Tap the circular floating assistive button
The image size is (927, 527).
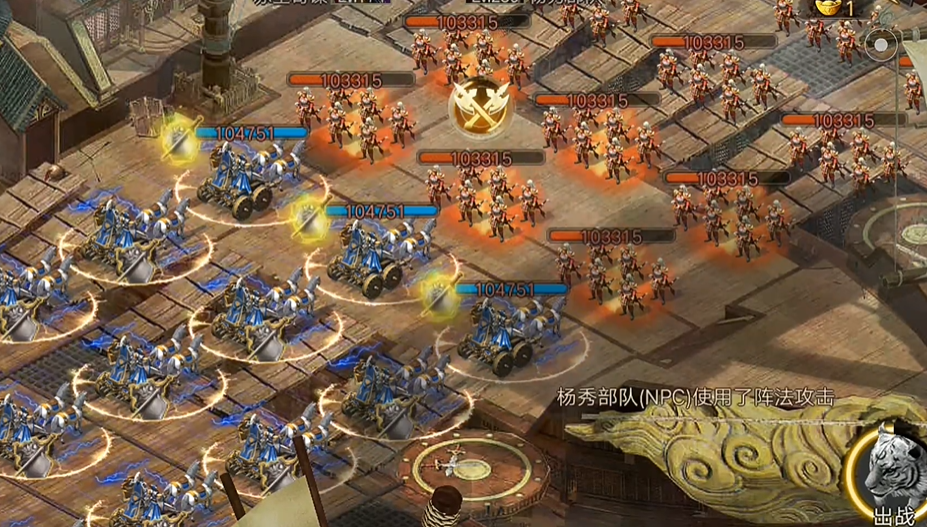pyautogui.click(x=882, y=44)
